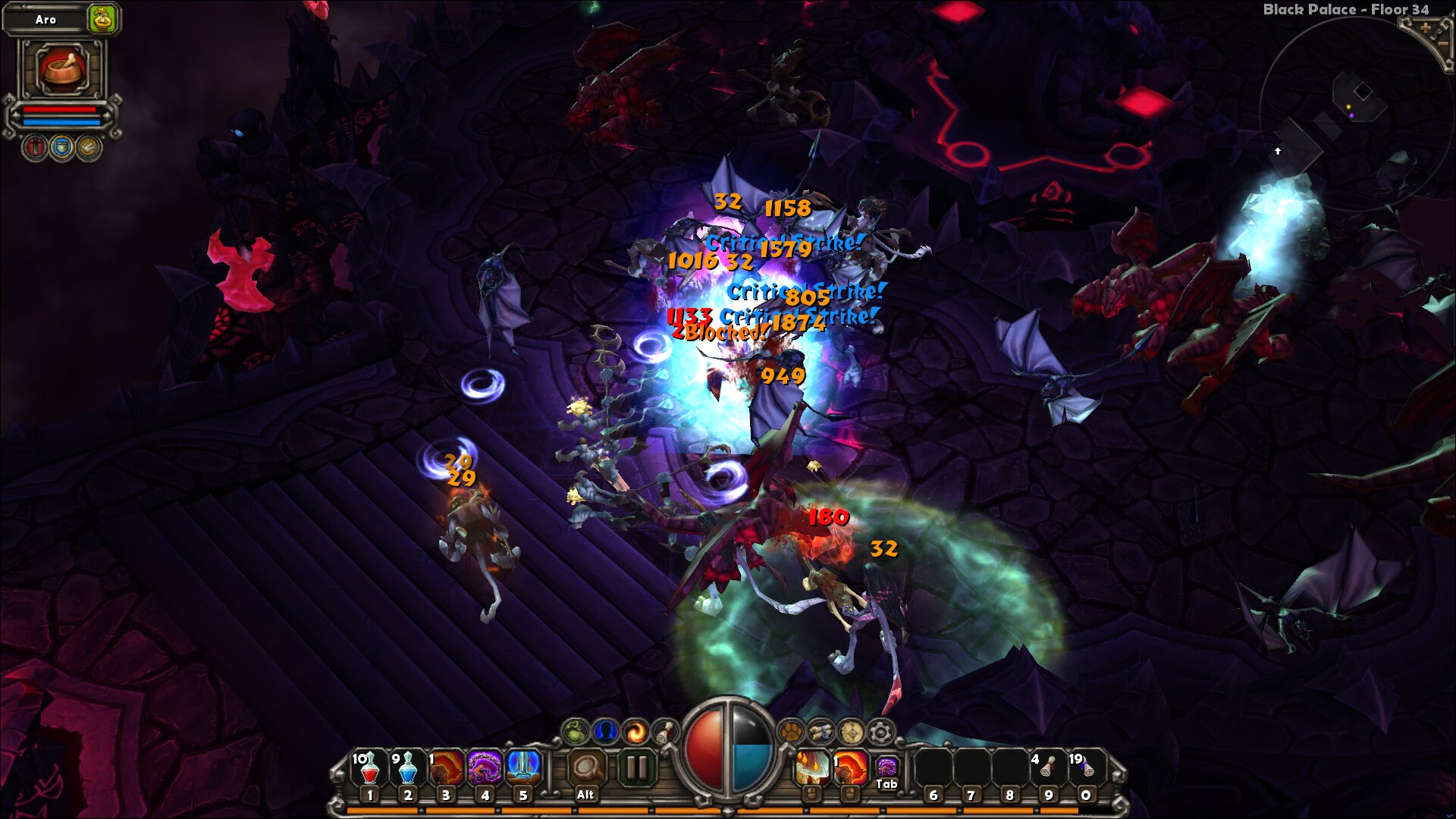Zoom in the minimap with plus button
Screen dimensions: 1456x819
[x=1426, y=28]
